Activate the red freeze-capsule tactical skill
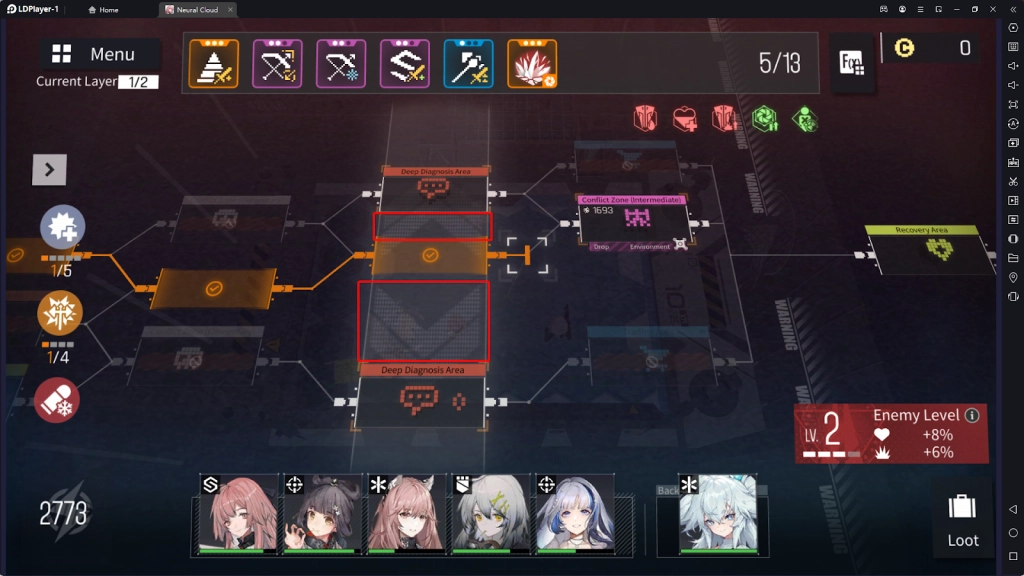The height and width of the screenshot is (576, 1024). coord(57,400)
